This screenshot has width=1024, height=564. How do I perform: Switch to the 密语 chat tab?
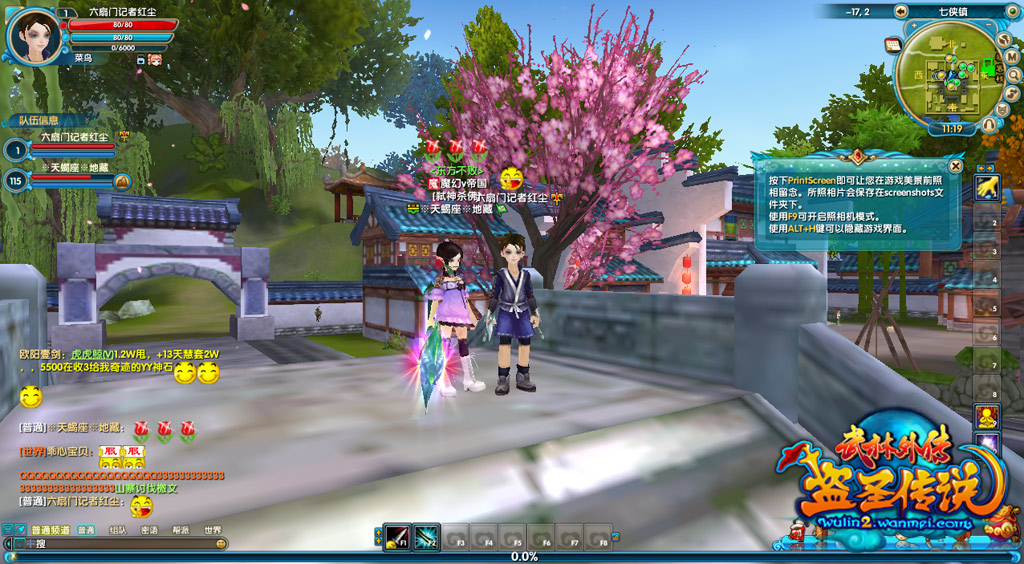pos(149,530)
